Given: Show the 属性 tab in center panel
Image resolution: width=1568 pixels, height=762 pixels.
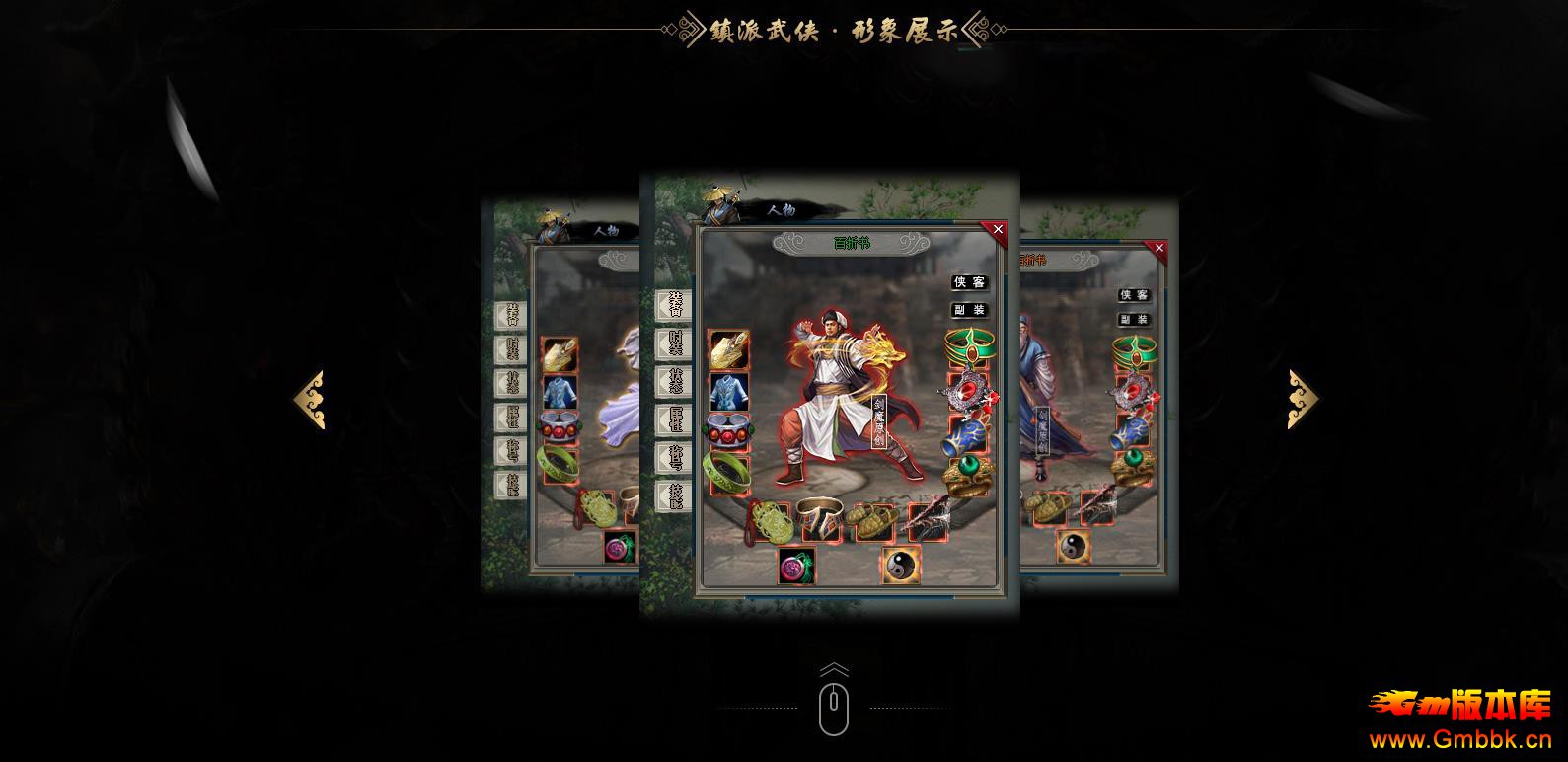Looking at the screenshot, I should 676,419.
